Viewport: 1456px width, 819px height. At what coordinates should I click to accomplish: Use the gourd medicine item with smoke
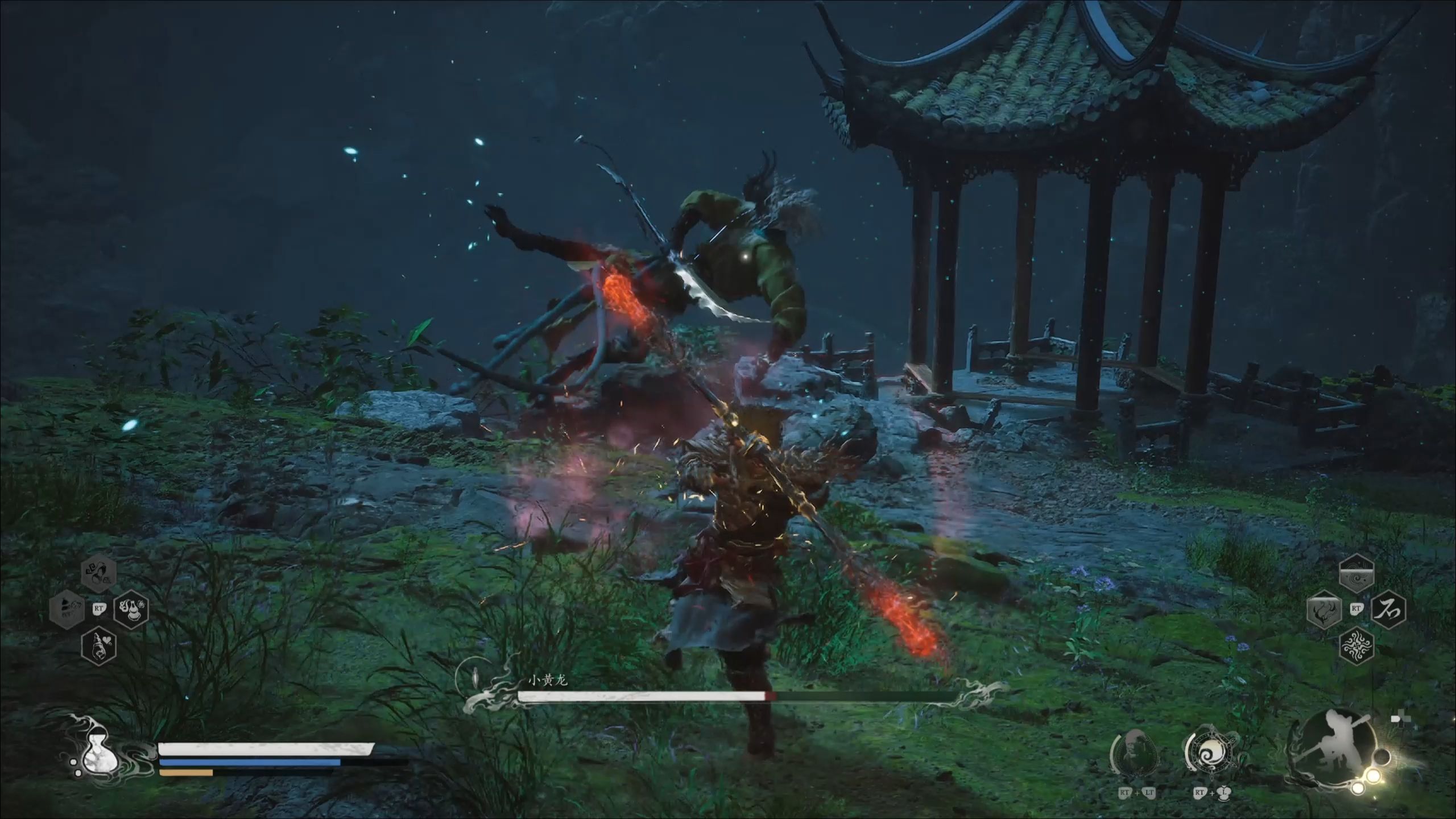[x=131, y=609]
